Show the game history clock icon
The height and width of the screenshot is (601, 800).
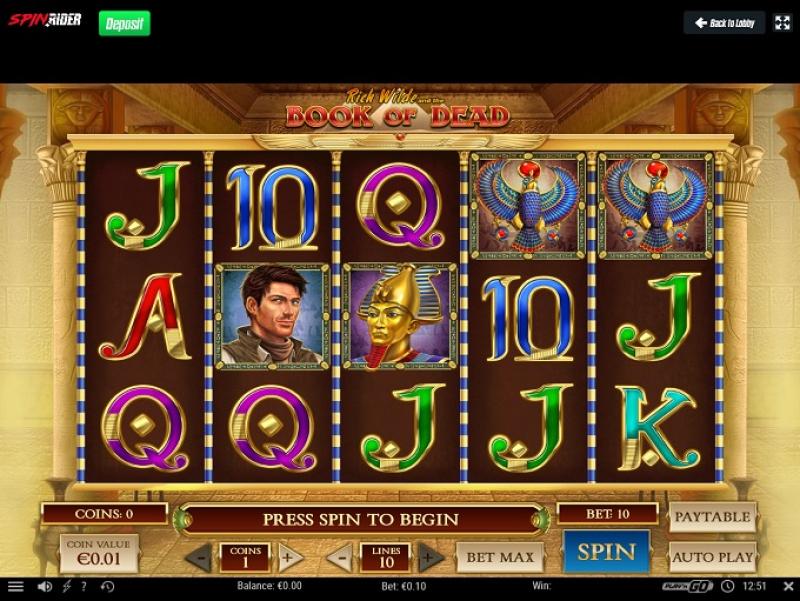pyautogui.click(x=107, y=586)
